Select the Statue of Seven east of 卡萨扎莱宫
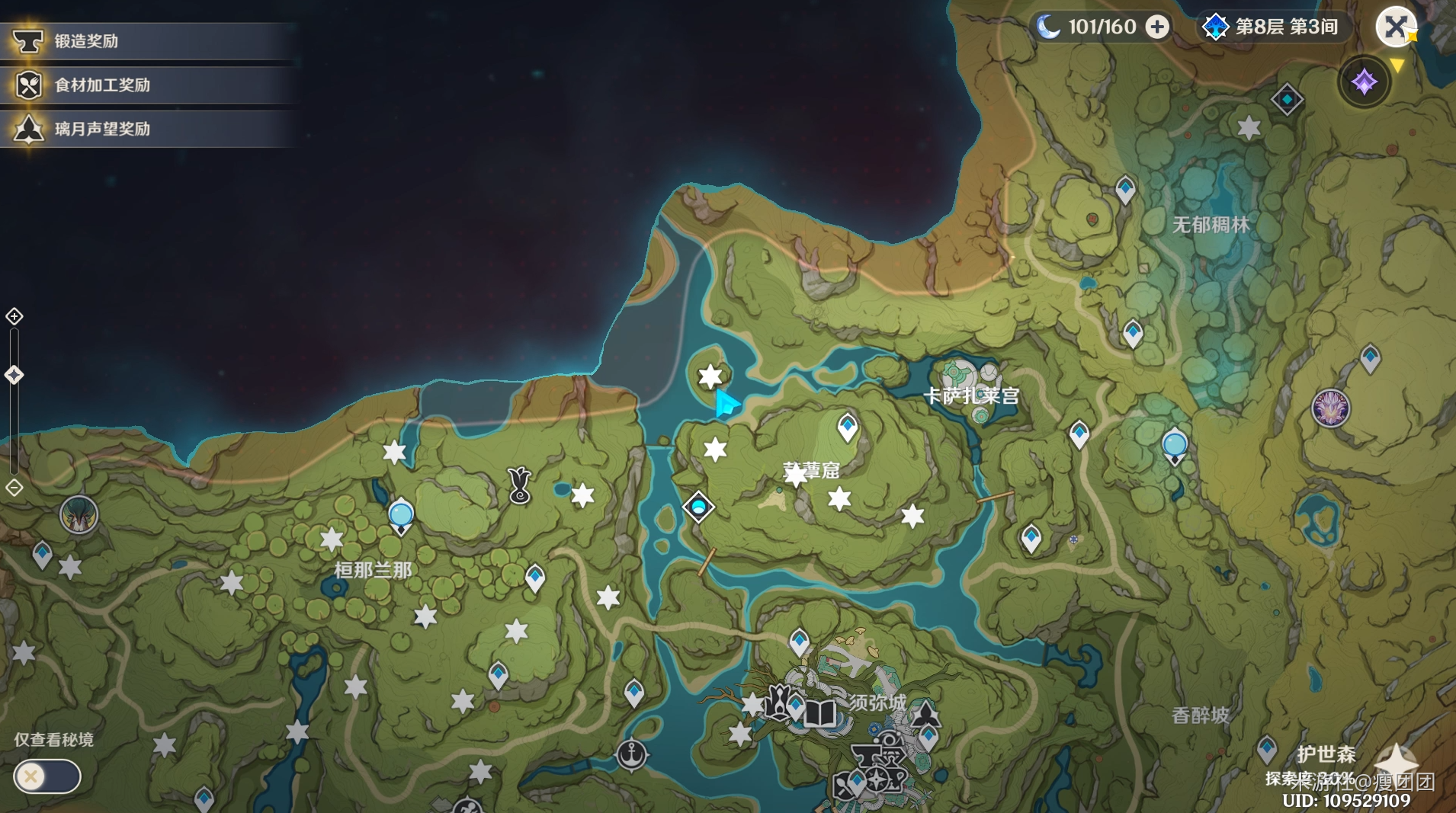 click(x=1175, y=446)
